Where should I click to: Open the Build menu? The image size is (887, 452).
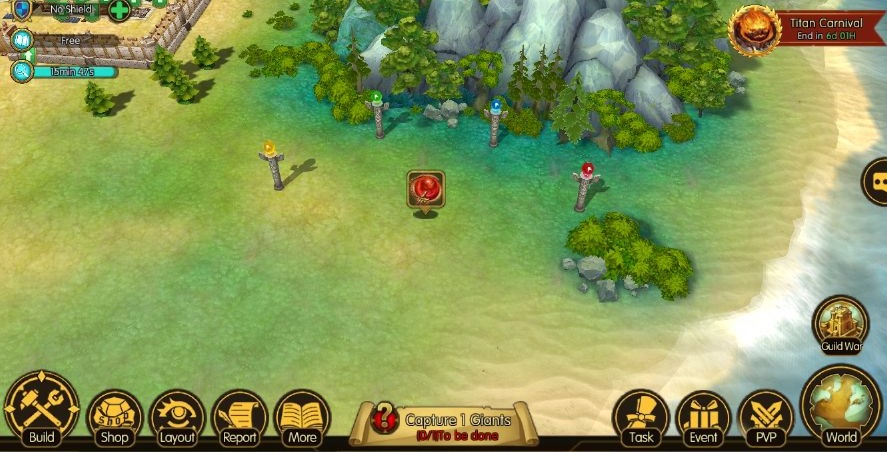coord(41,409)
